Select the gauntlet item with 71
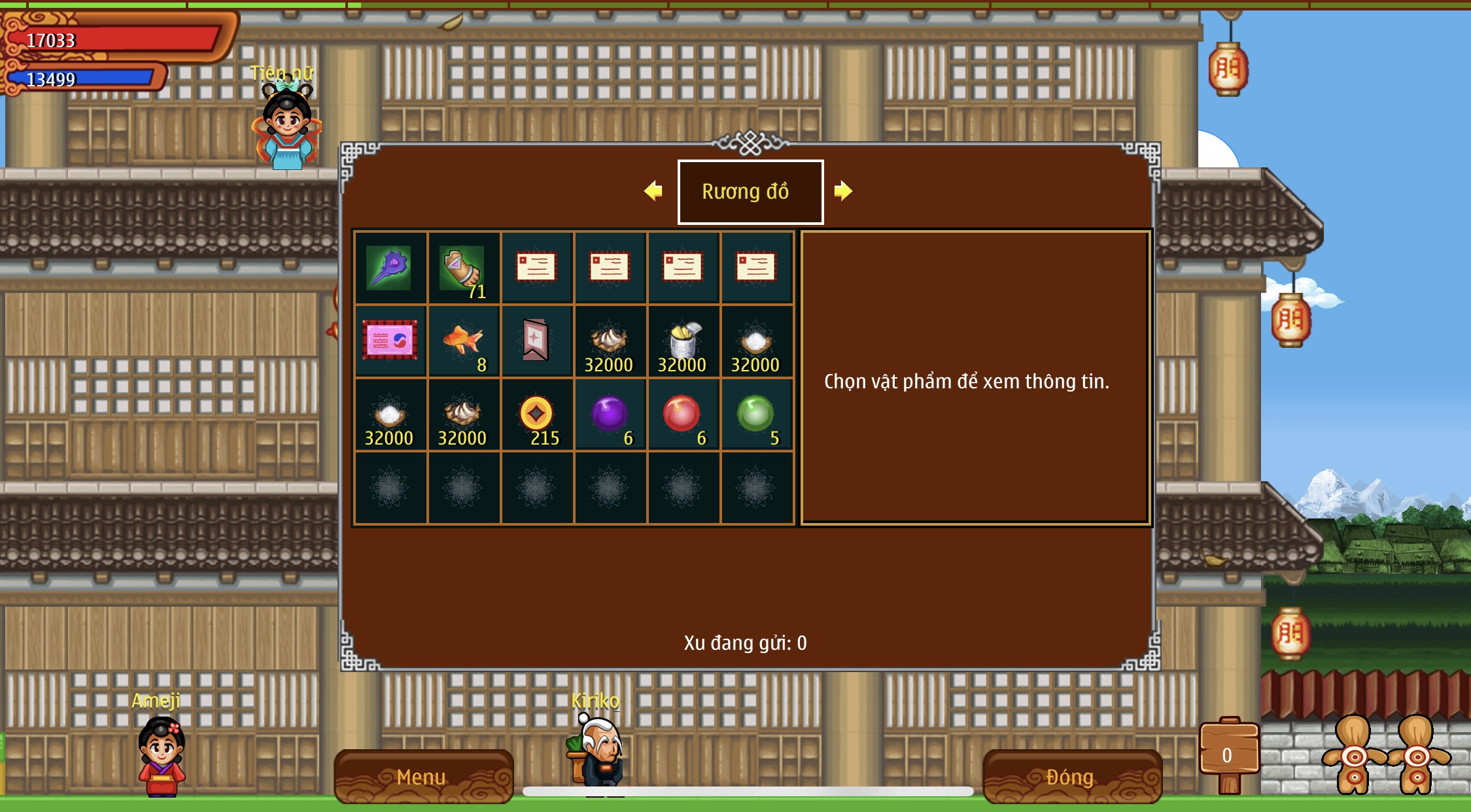The width and height of the screenshot is (1471, 812). [463, 268]
